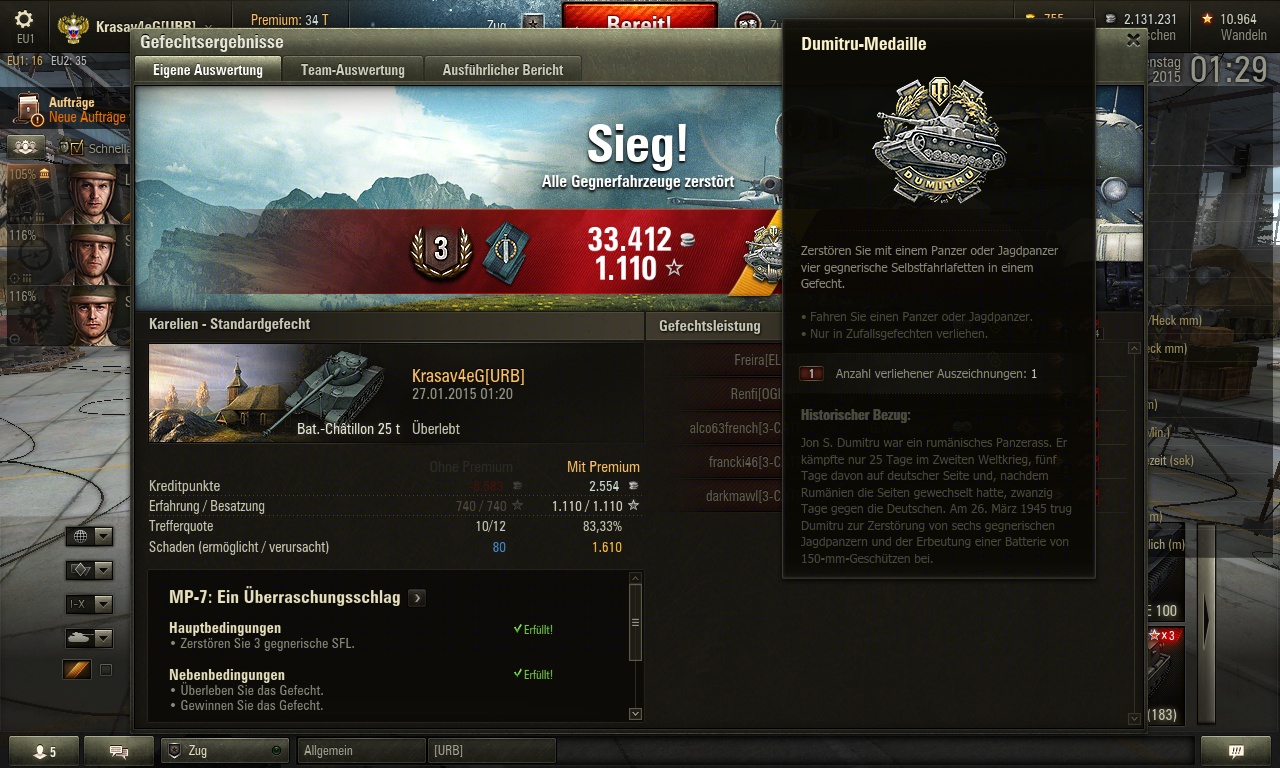Open the I-X tier filter dropdown
This screenshot has width=1280, height=768.
[x=89, y=604]
